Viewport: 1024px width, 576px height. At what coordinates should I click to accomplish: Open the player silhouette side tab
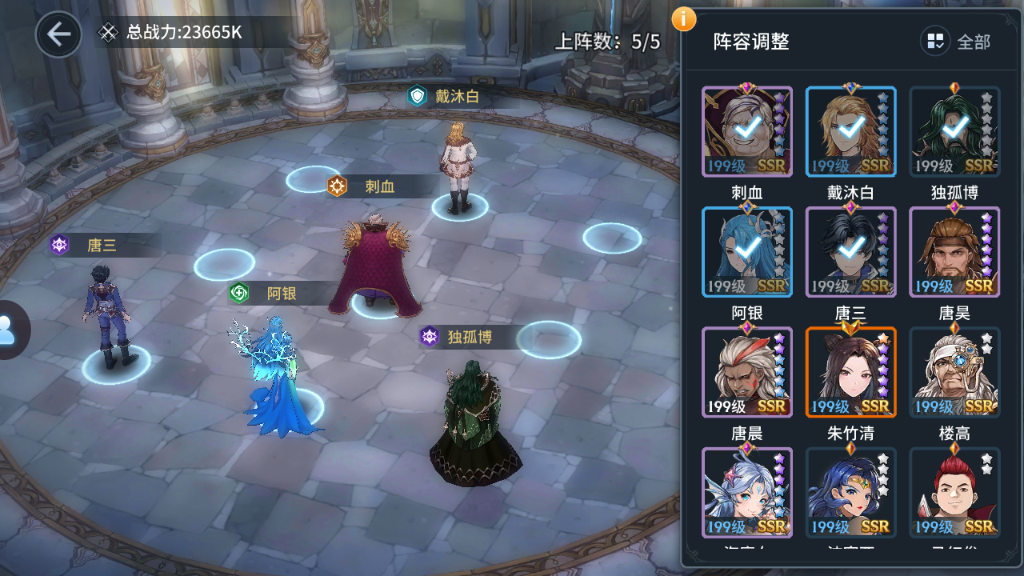pos(10,329)
